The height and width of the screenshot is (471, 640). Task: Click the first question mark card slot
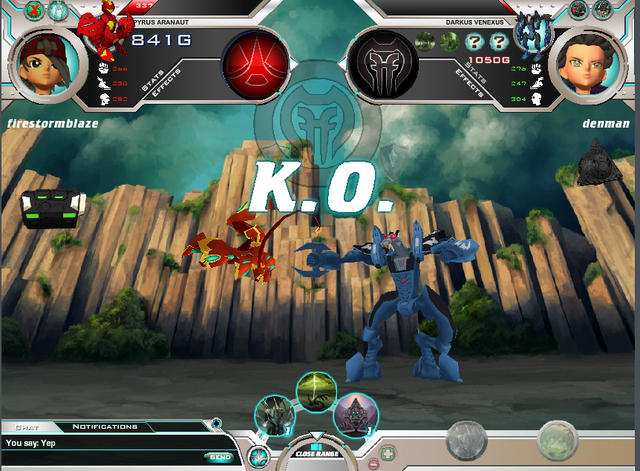pos(469,41)
